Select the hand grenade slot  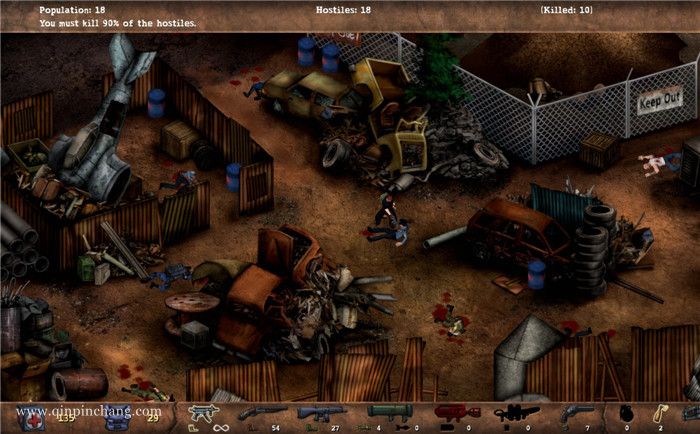point(628,411)
